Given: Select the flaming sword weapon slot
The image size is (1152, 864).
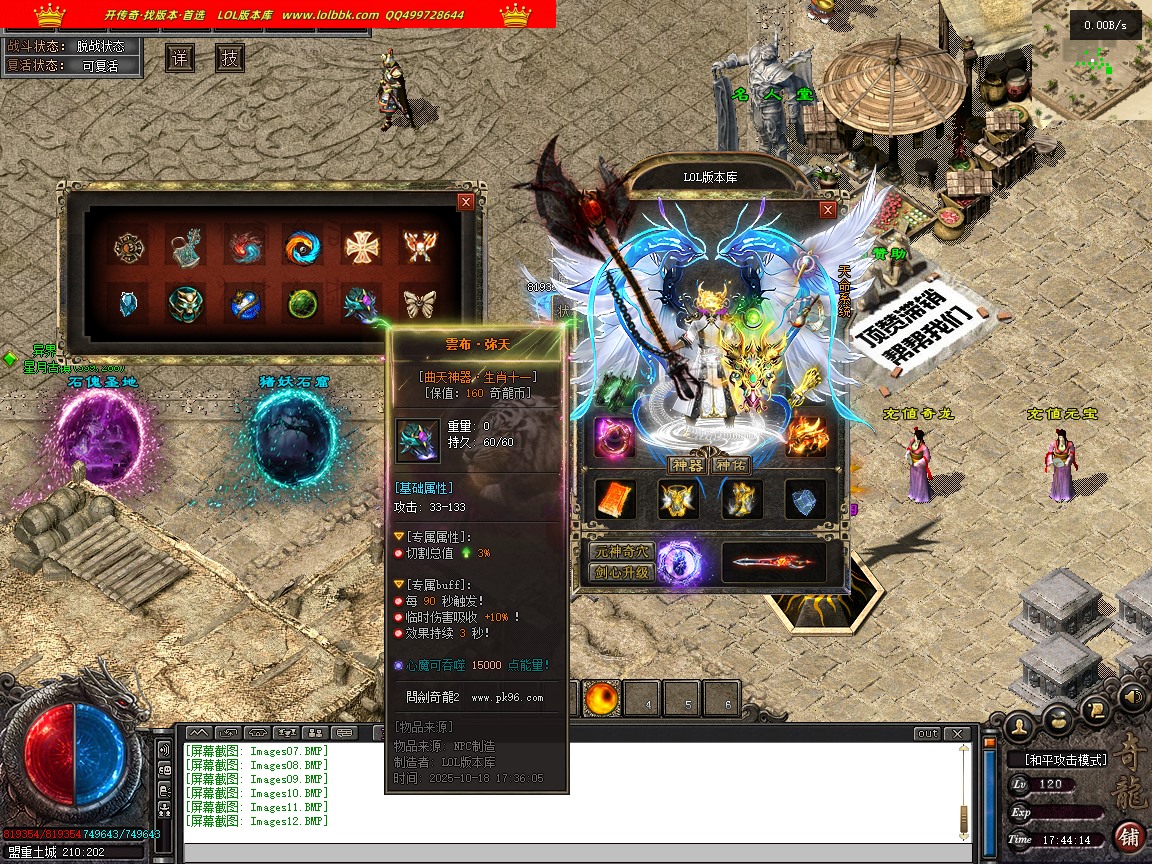Looking at the screenshot, I should [774, 563].
